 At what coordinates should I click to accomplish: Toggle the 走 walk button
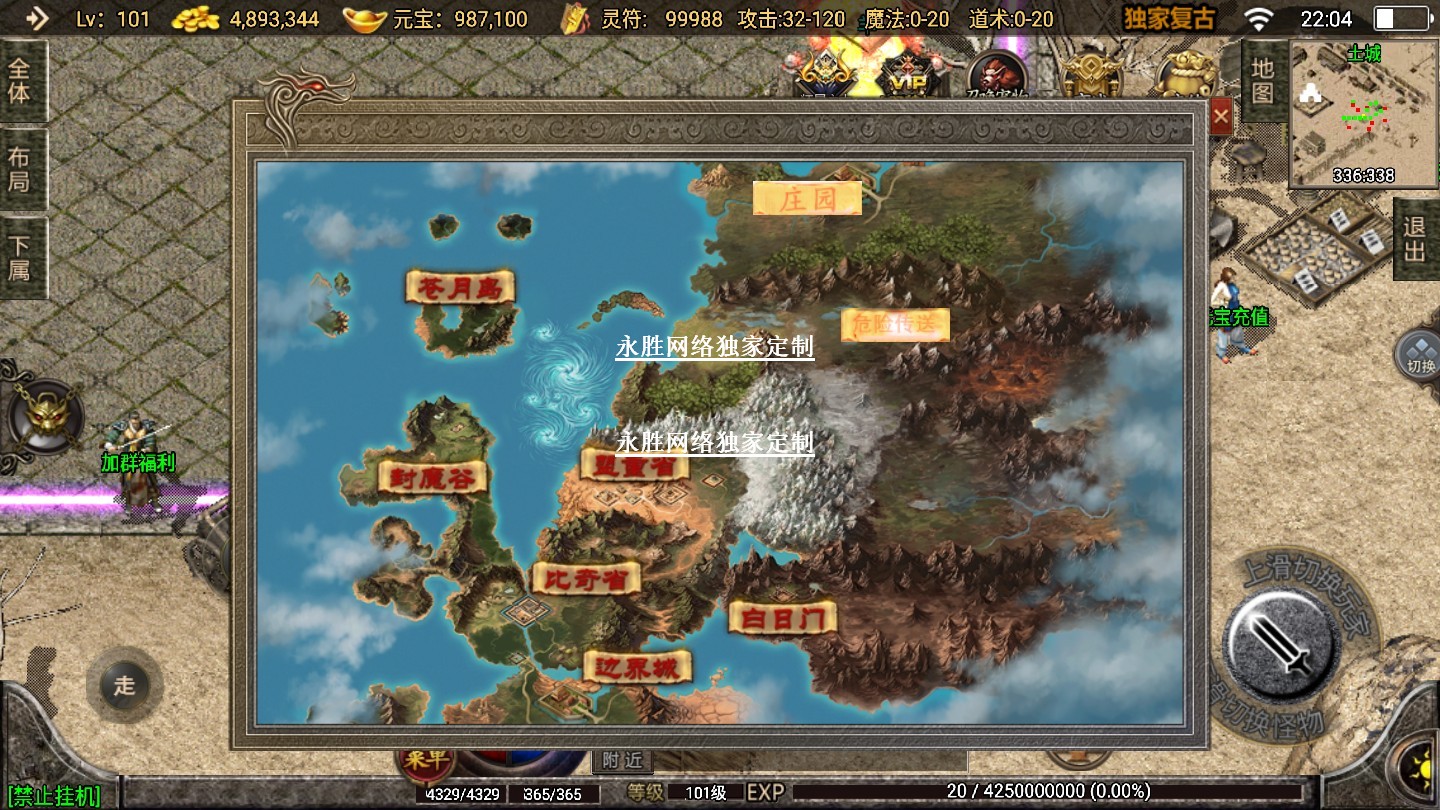coord(124,685)
